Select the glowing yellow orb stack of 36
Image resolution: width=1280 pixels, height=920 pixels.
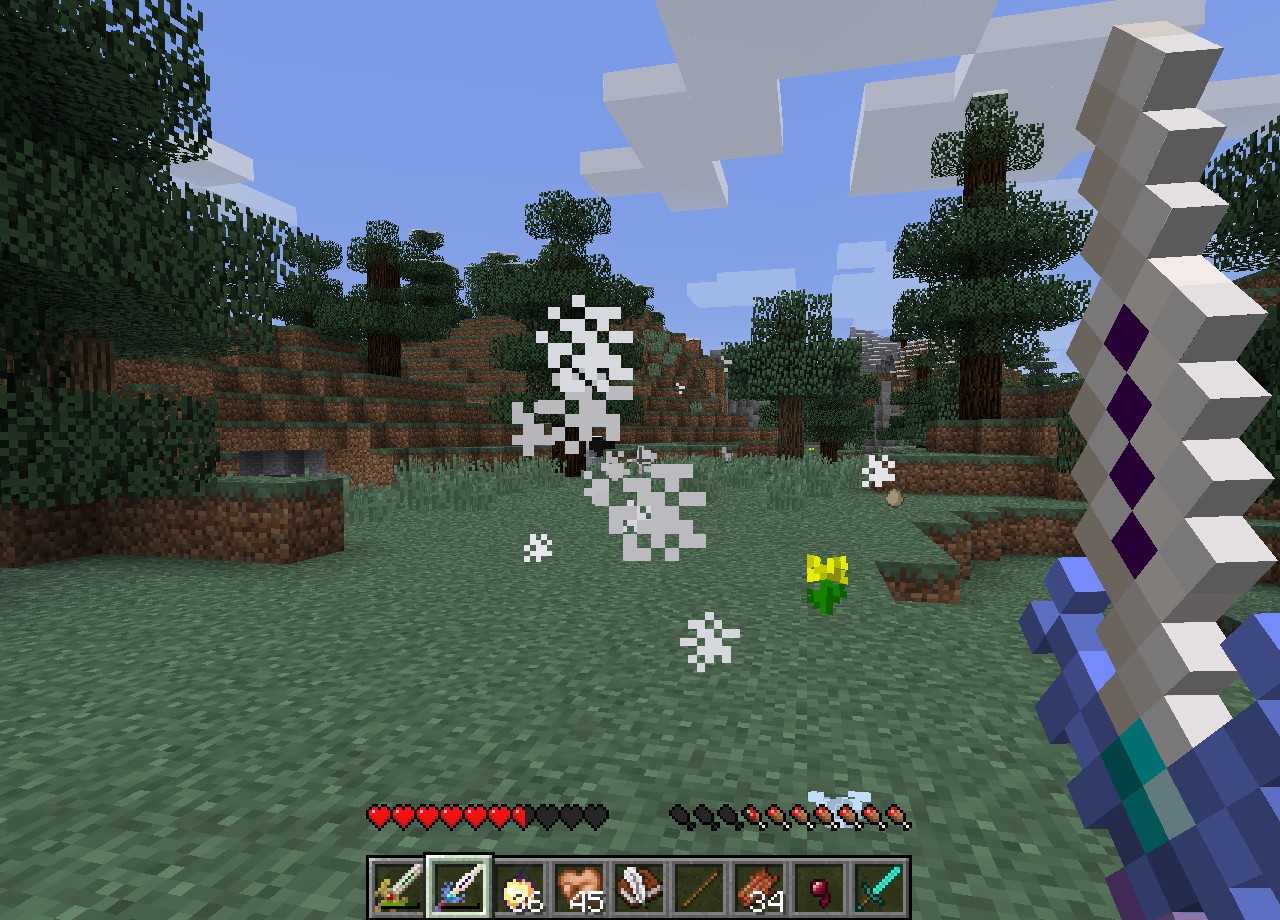[519, 886]
